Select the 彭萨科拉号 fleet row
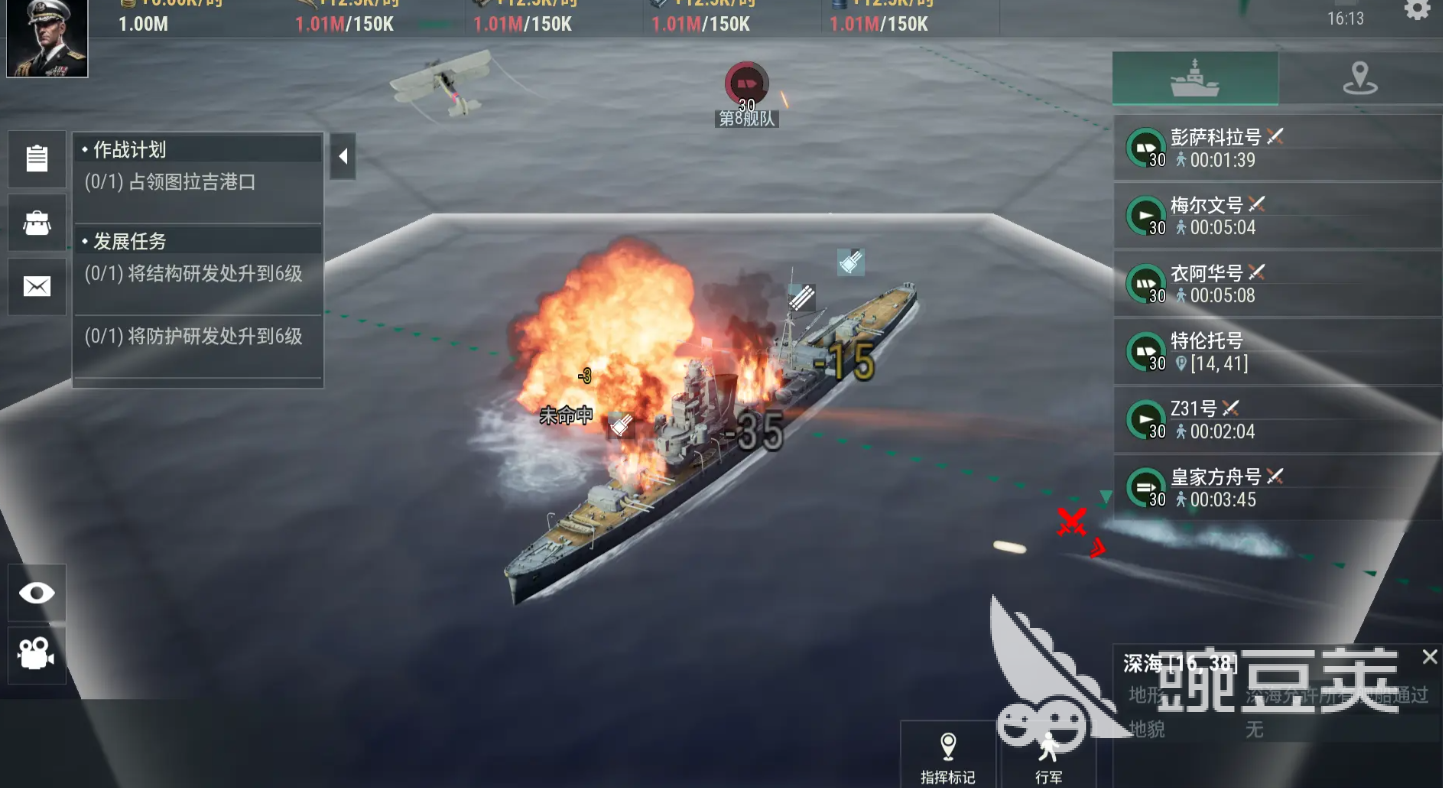Viewport: 1443px width, 788px height. point(1277,148)
